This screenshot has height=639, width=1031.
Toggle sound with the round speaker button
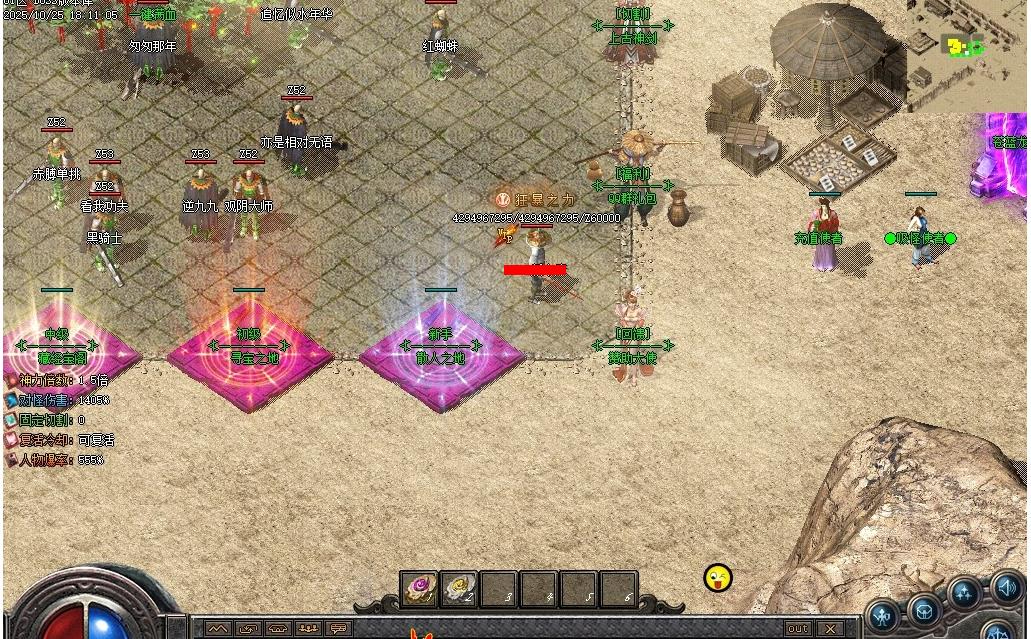(x=1006, y=588)
